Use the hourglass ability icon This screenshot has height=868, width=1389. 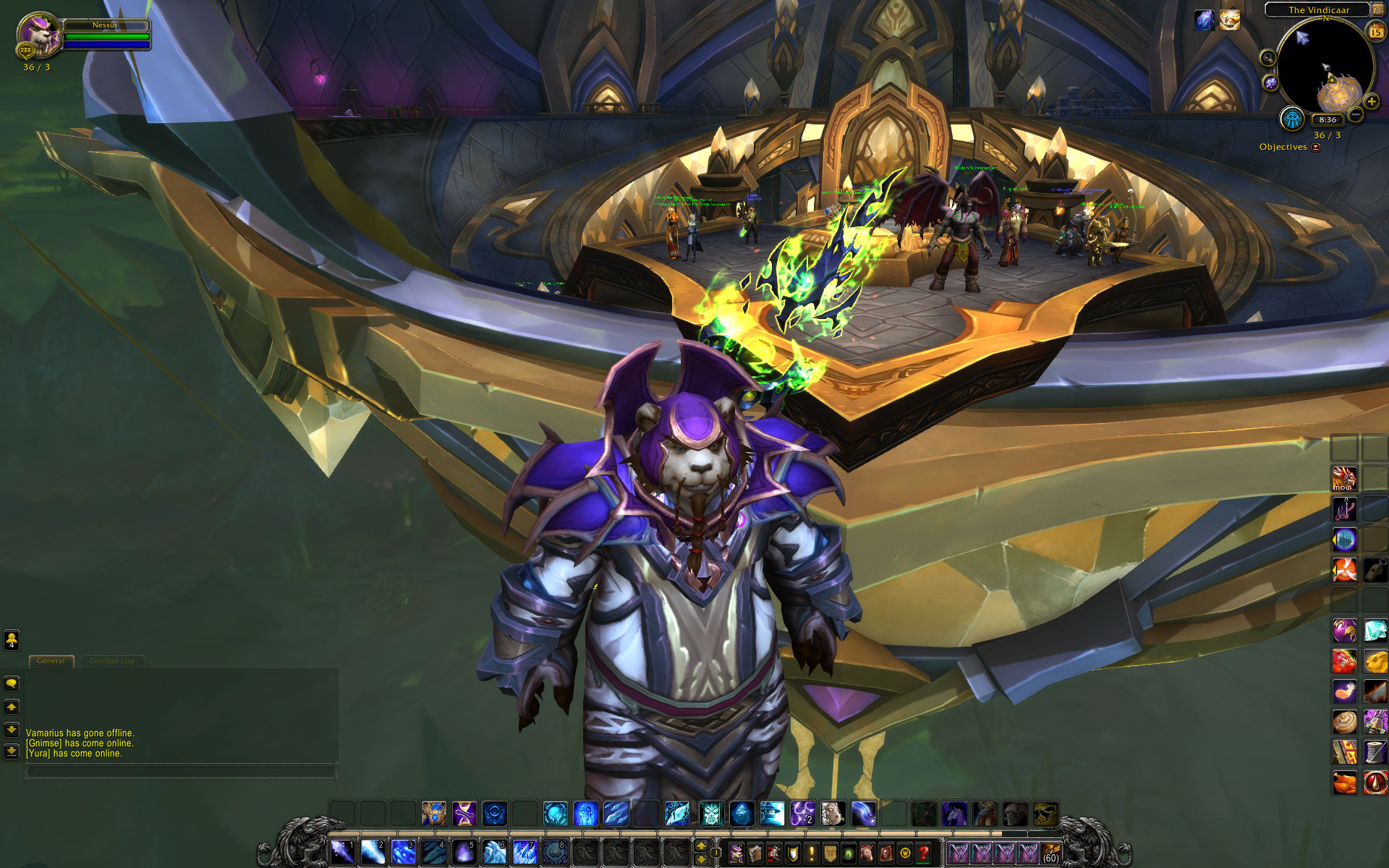click(x=464, y=814)
